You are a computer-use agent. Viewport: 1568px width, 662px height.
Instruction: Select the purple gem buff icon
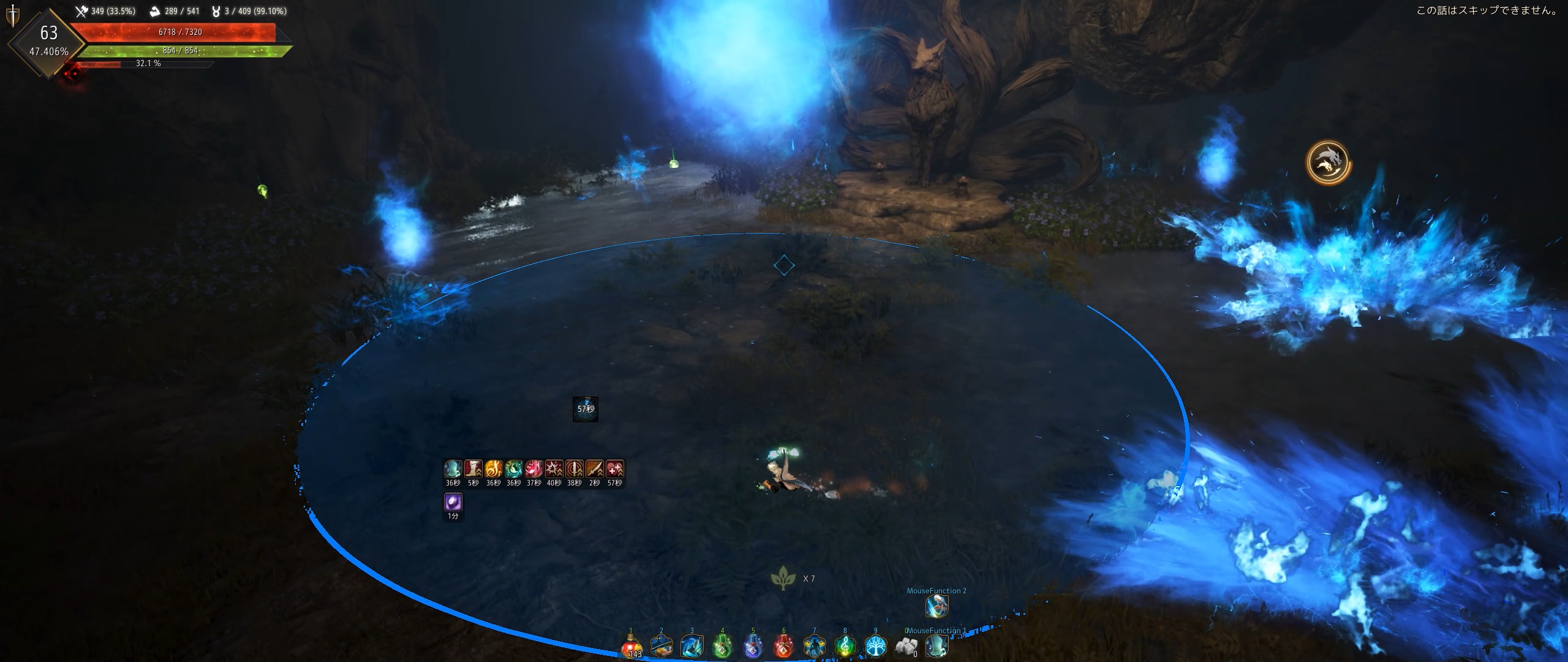(453, 503)
